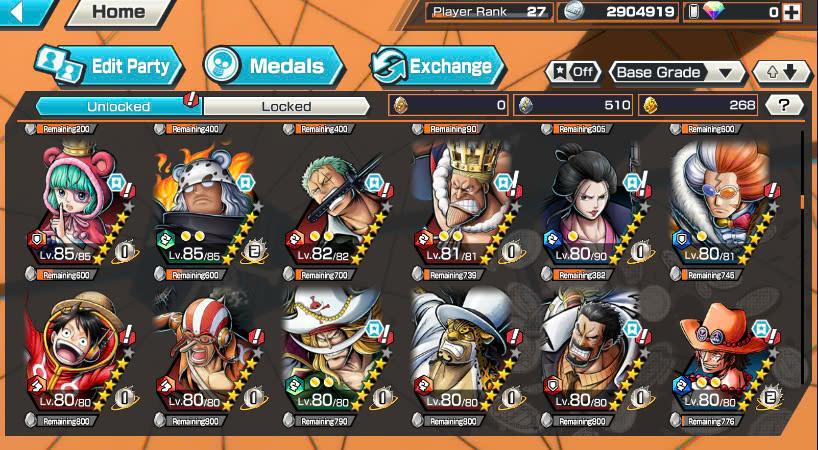Return to the Home screen
The image size is (818, 450).
118,13
